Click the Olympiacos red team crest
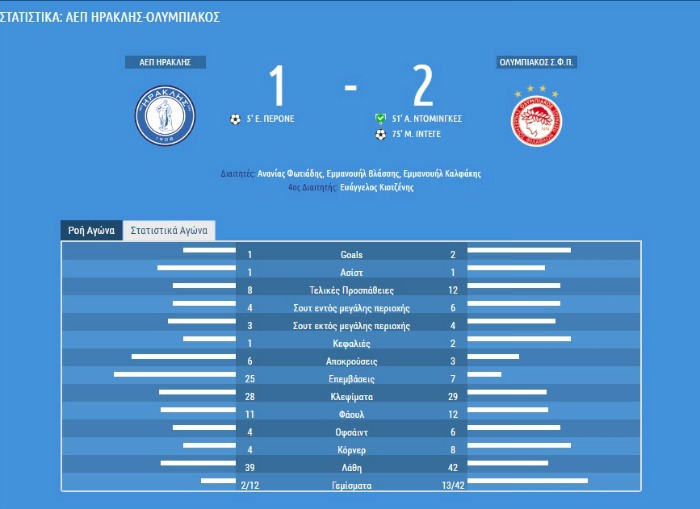The height and width of the screenshot is (509, 700). [538, 118]
